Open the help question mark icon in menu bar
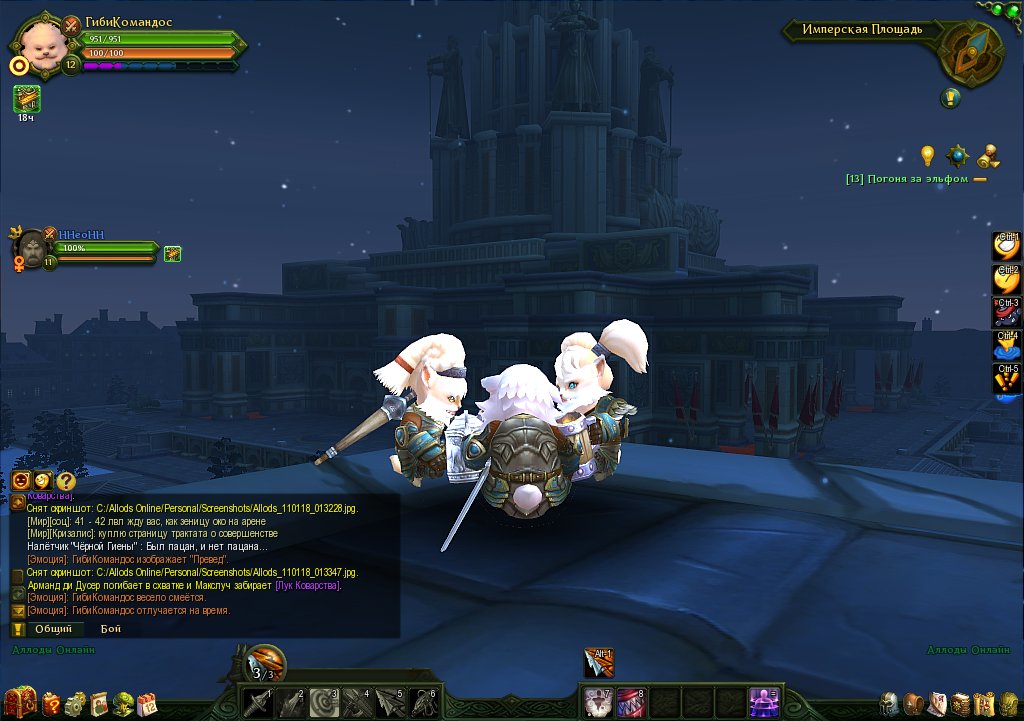The height and width of the screenshot is (721, 1024). (x=51, y=702)
